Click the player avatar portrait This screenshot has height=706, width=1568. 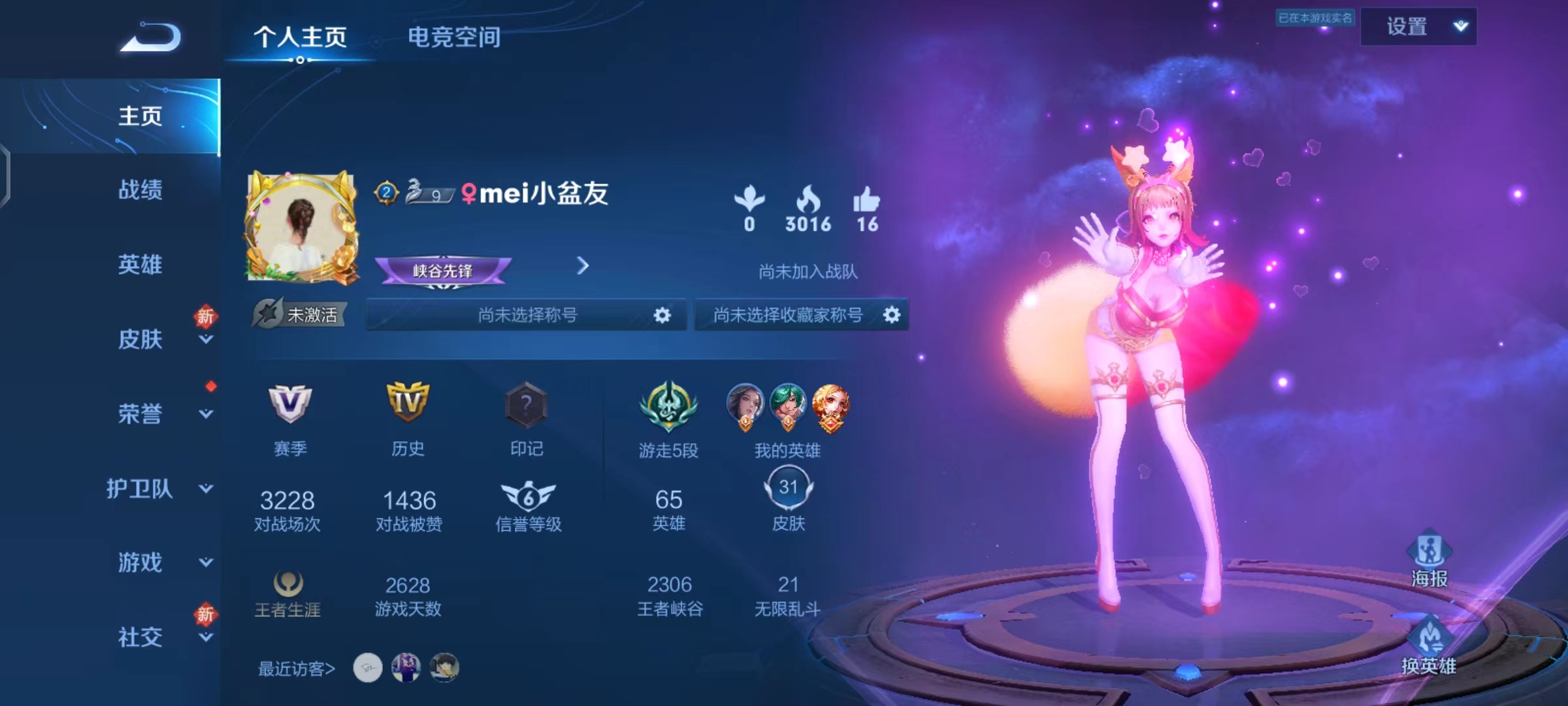point(302,226)
